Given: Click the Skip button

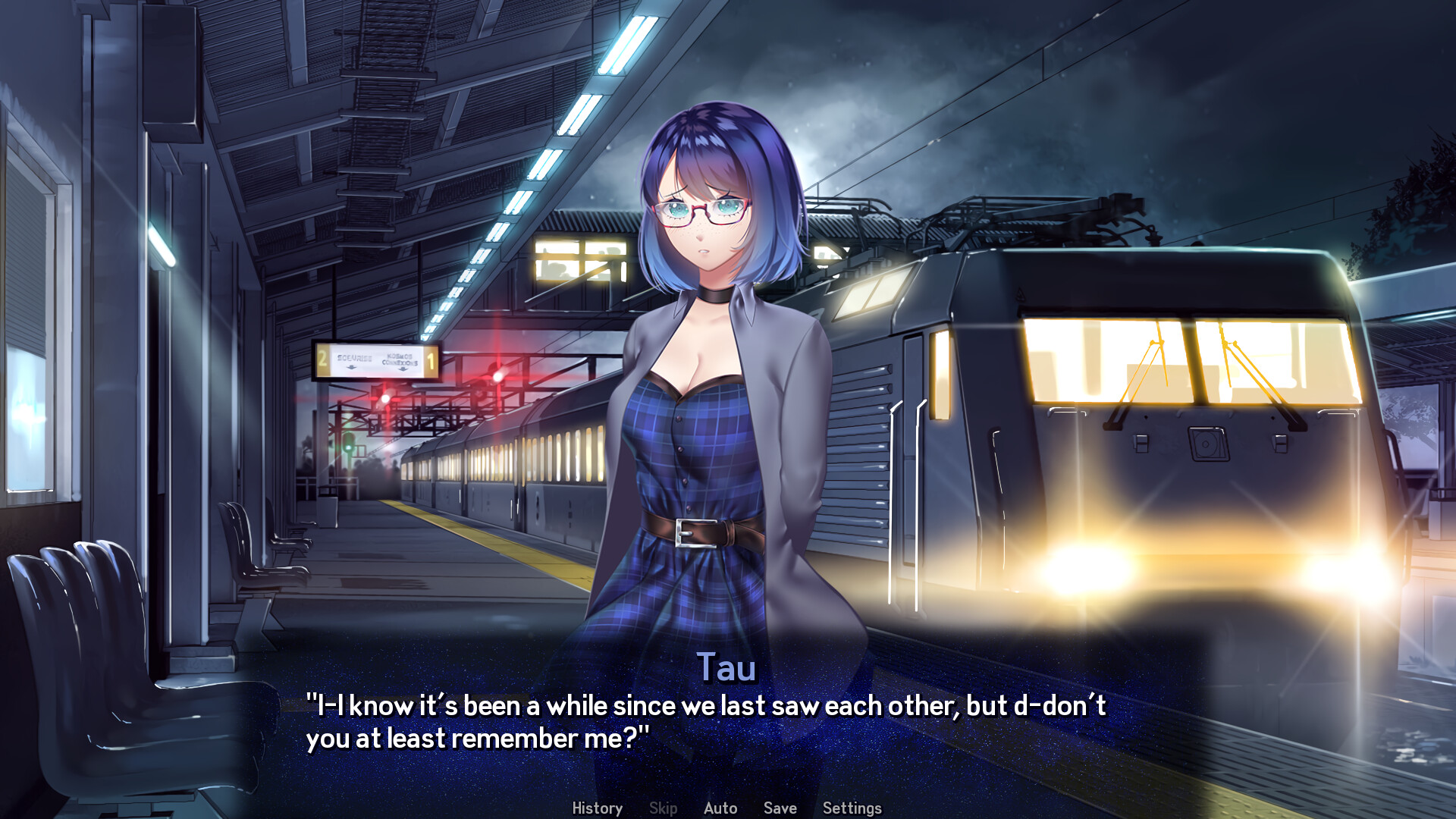Looking at the screenshot, I should [663, 808].
